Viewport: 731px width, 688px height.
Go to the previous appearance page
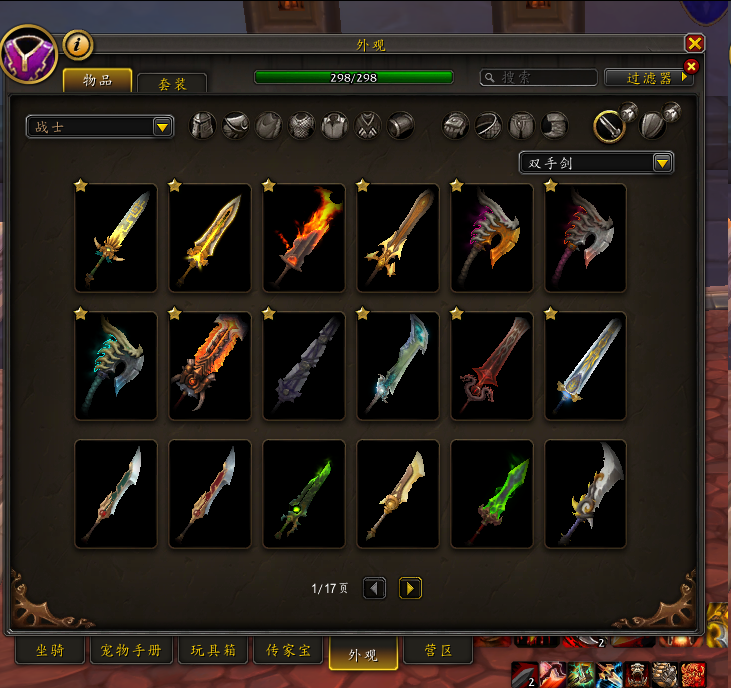[x=374, y=588]
